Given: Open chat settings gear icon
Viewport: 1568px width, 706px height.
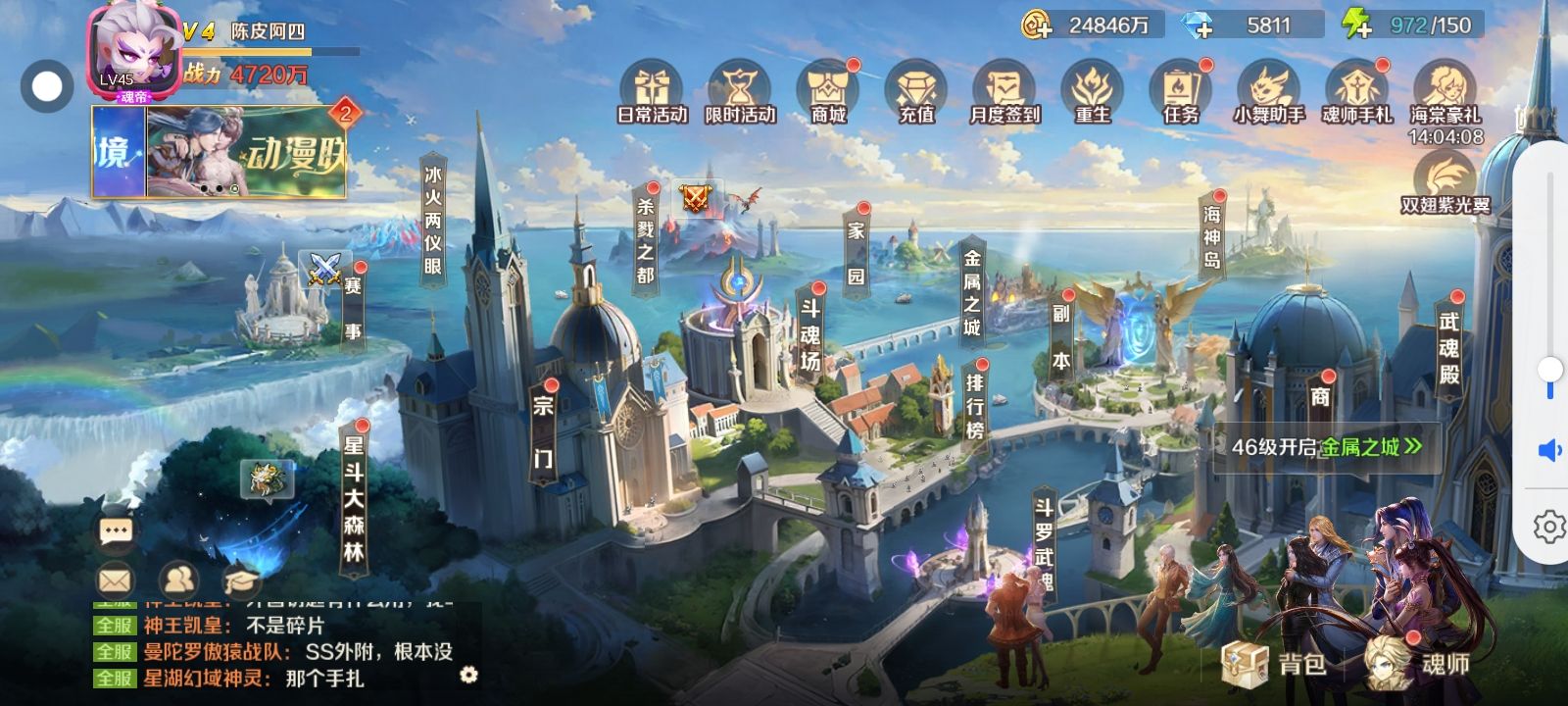Looking at the screenshot, I should click(468, 675).
